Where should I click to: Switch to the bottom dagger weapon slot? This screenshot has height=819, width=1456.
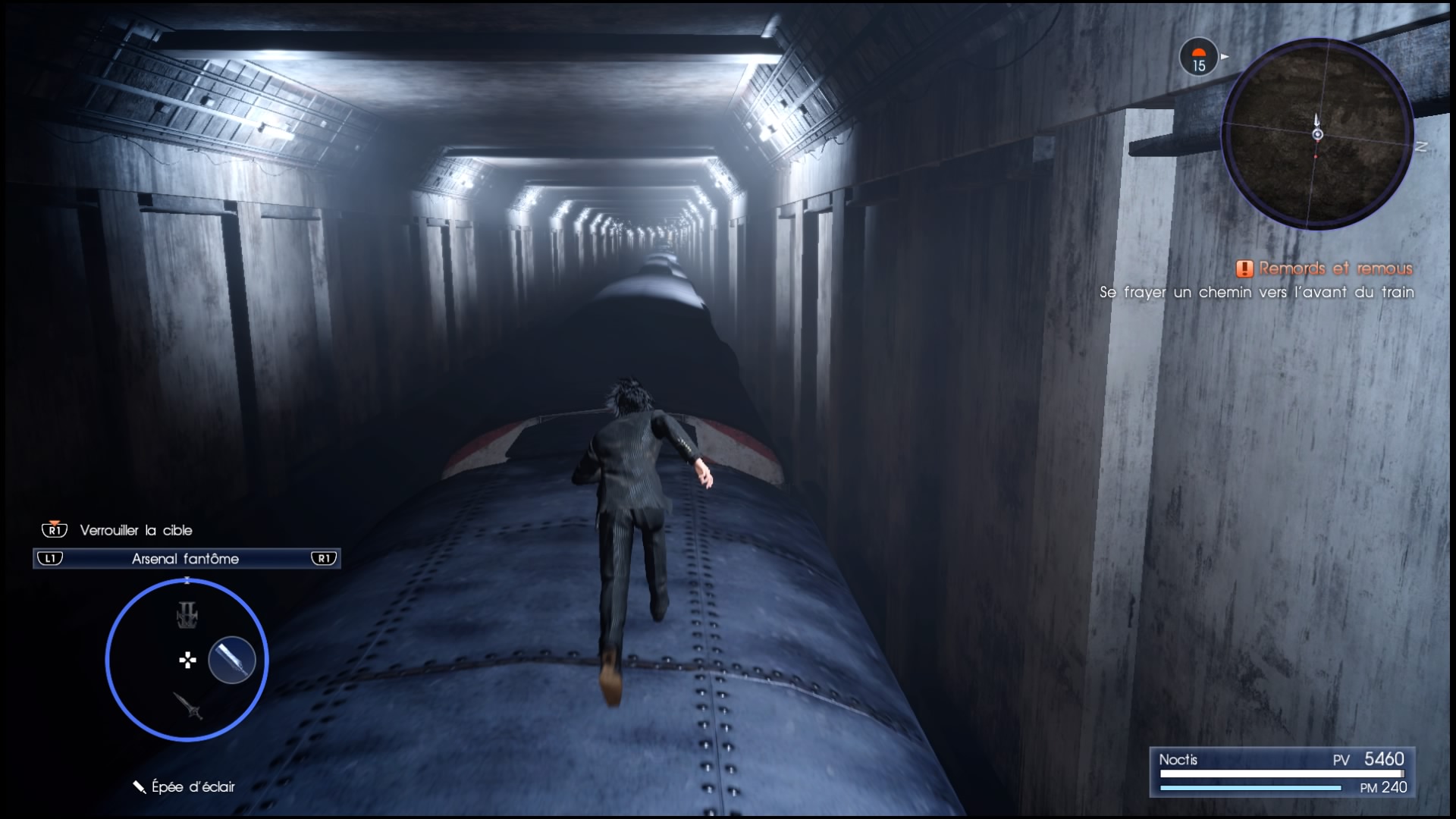(188, 705)
